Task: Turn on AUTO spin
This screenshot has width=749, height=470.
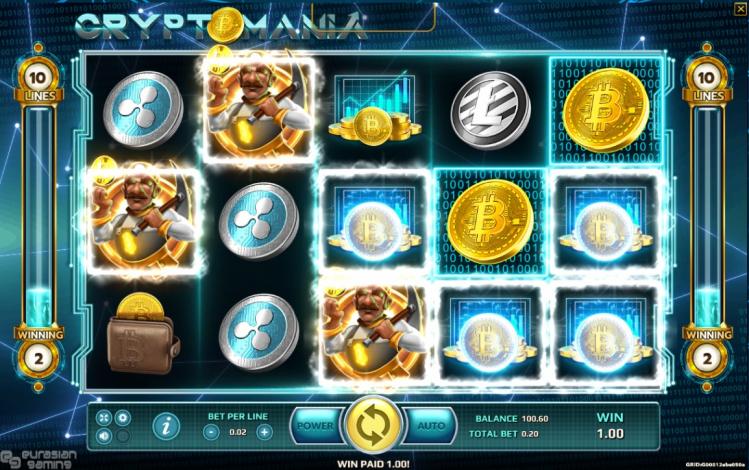Action: [x=431, y=426]
